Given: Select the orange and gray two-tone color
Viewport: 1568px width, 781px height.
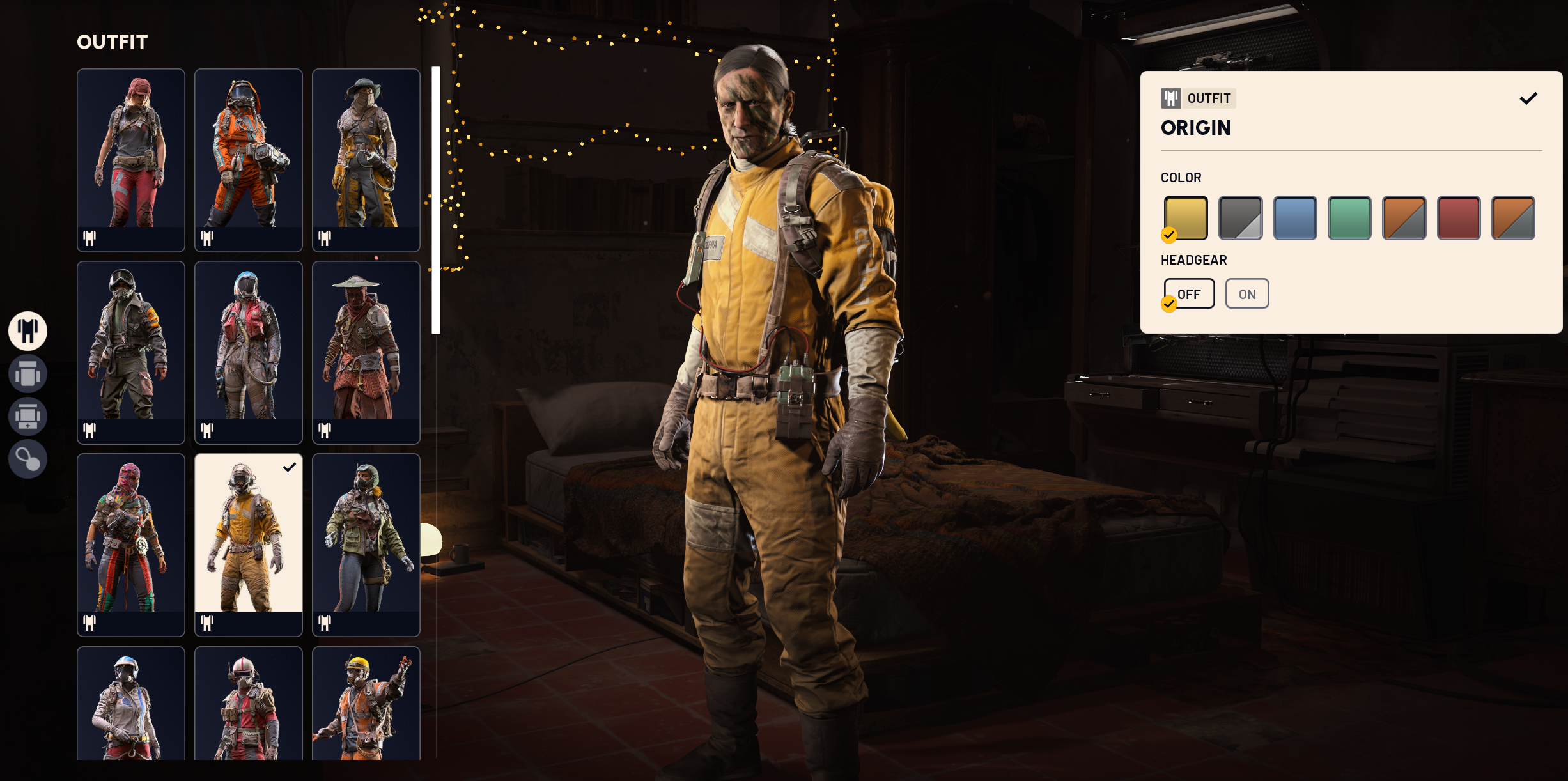Looking at the screenshot, I should 1404,218.
